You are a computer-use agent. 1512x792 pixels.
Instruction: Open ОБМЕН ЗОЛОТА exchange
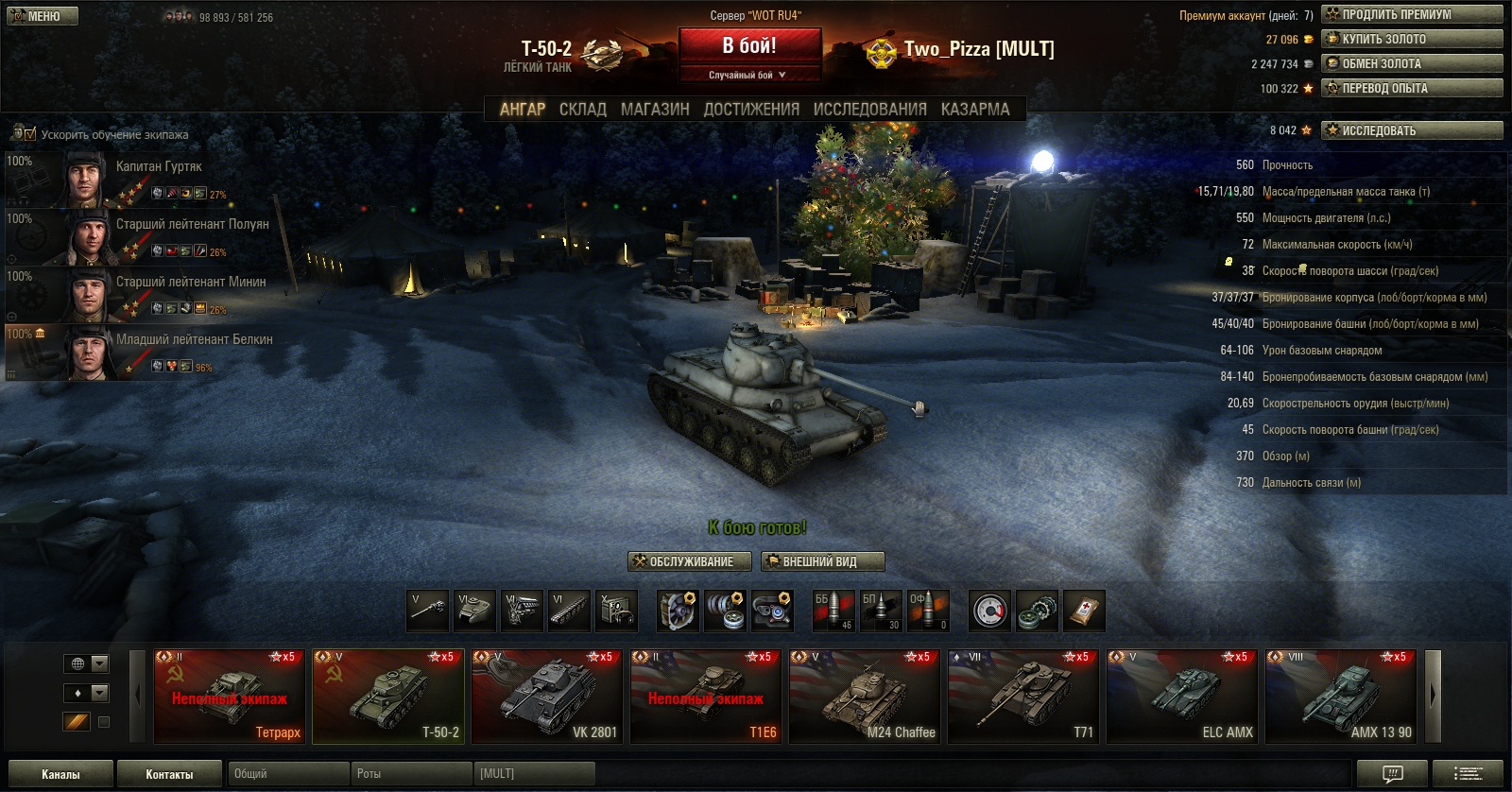pos(1412,63)
